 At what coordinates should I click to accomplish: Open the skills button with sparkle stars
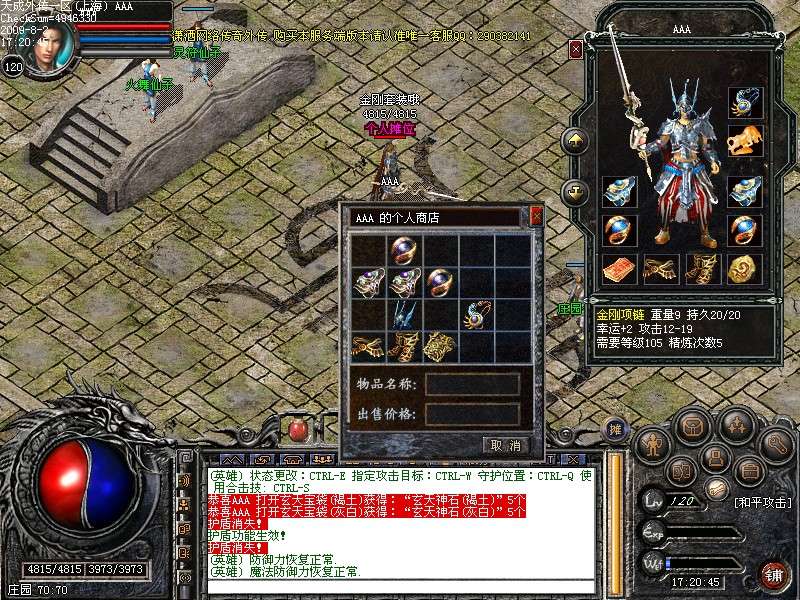[737, 427]
